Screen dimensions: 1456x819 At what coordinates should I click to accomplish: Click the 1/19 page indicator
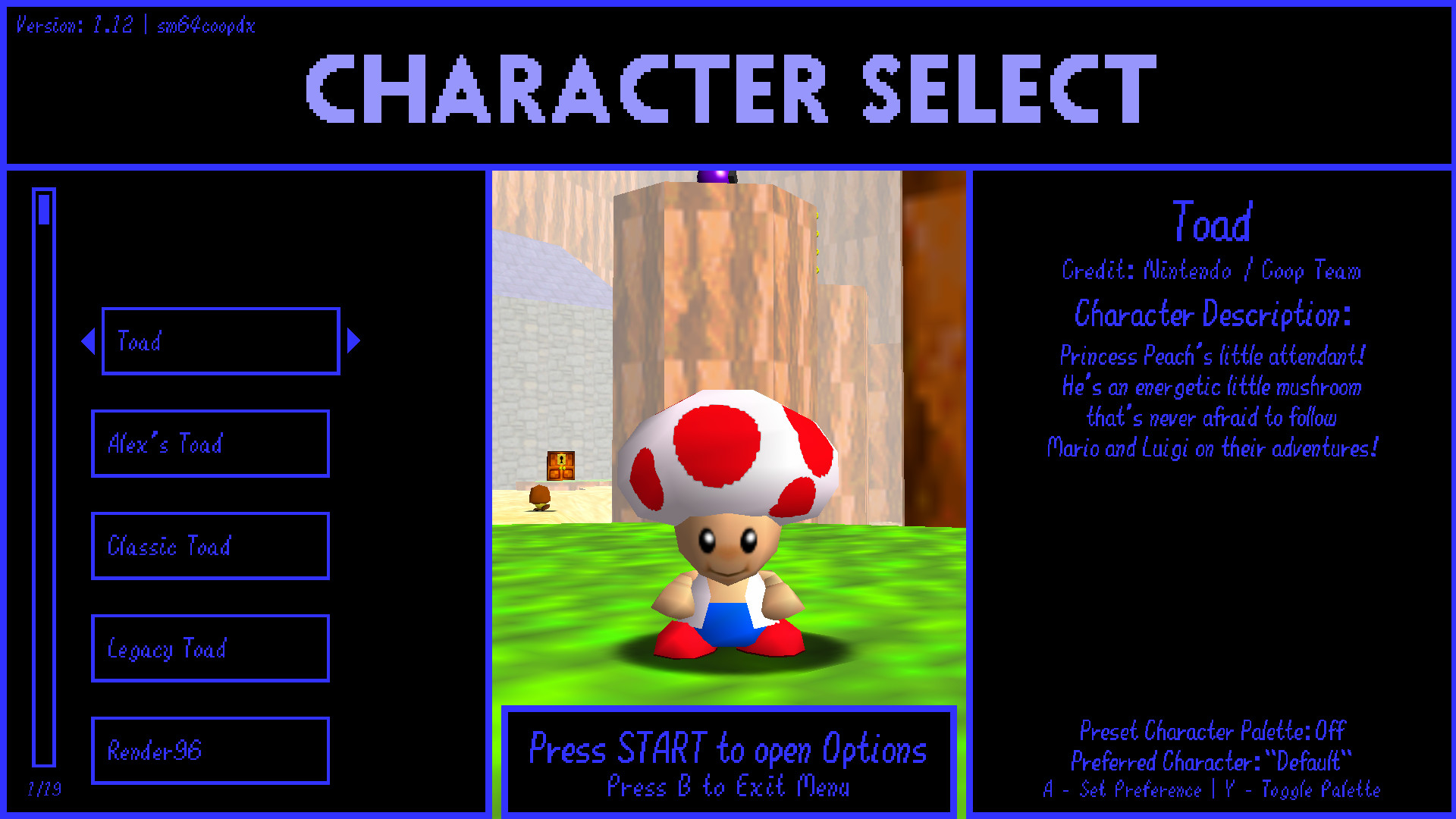44,789
